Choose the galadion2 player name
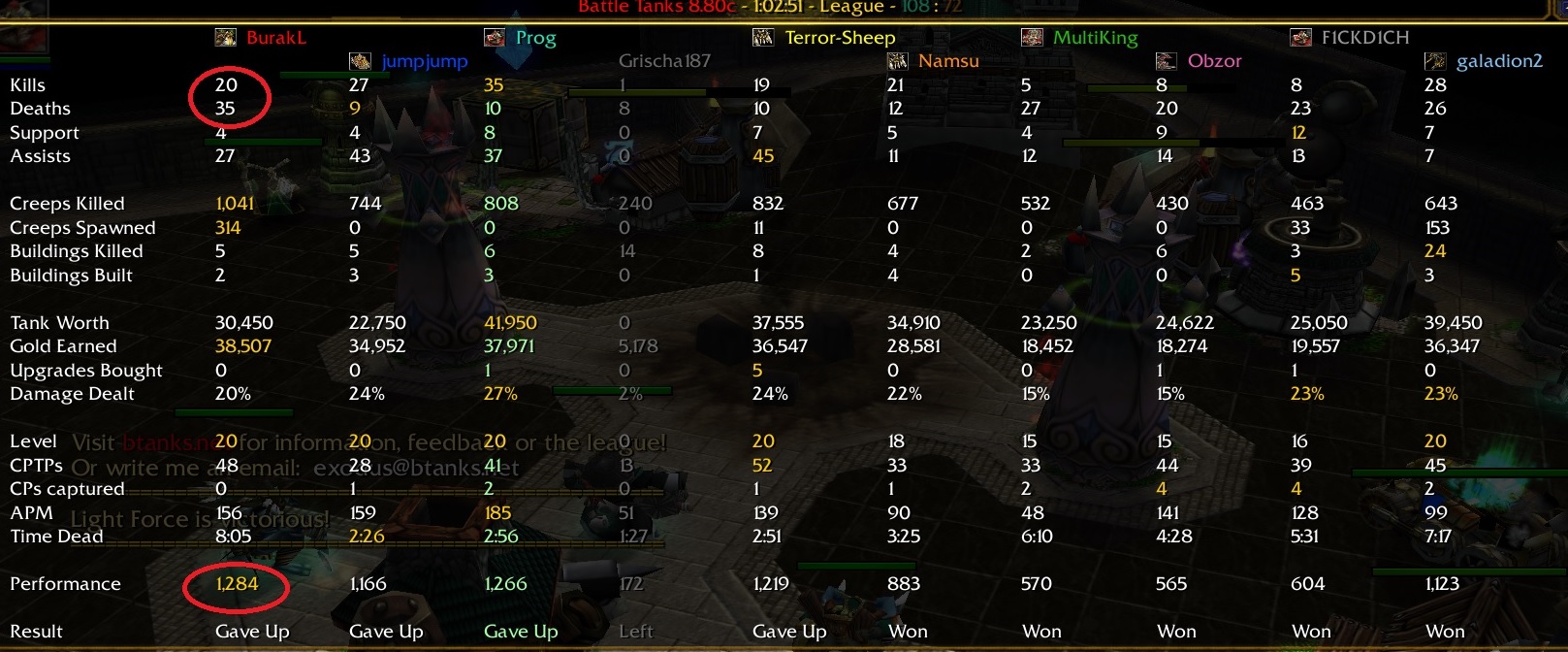 [x=1498, y=61]
